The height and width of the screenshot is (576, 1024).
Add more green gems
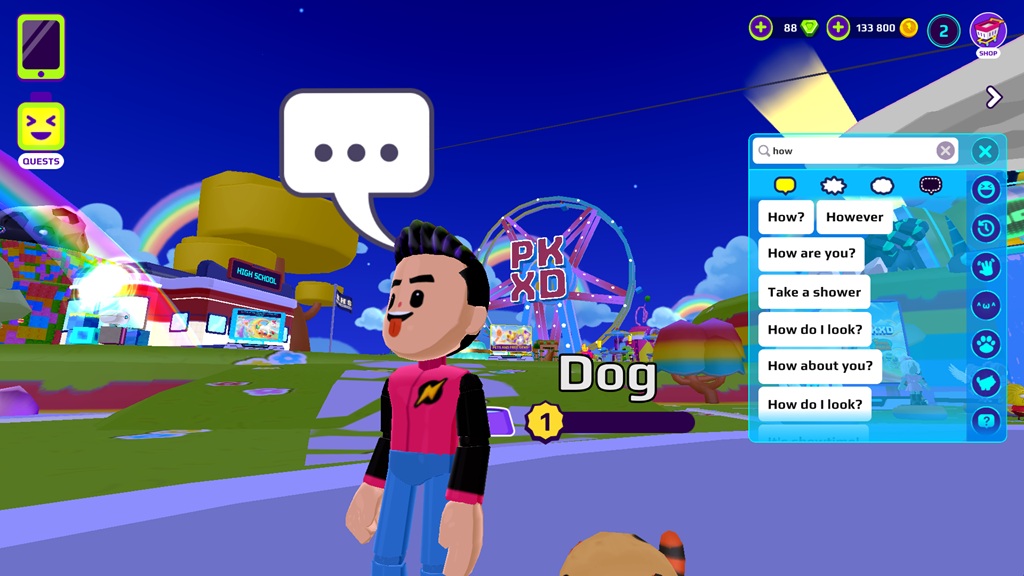pos(761,28)
